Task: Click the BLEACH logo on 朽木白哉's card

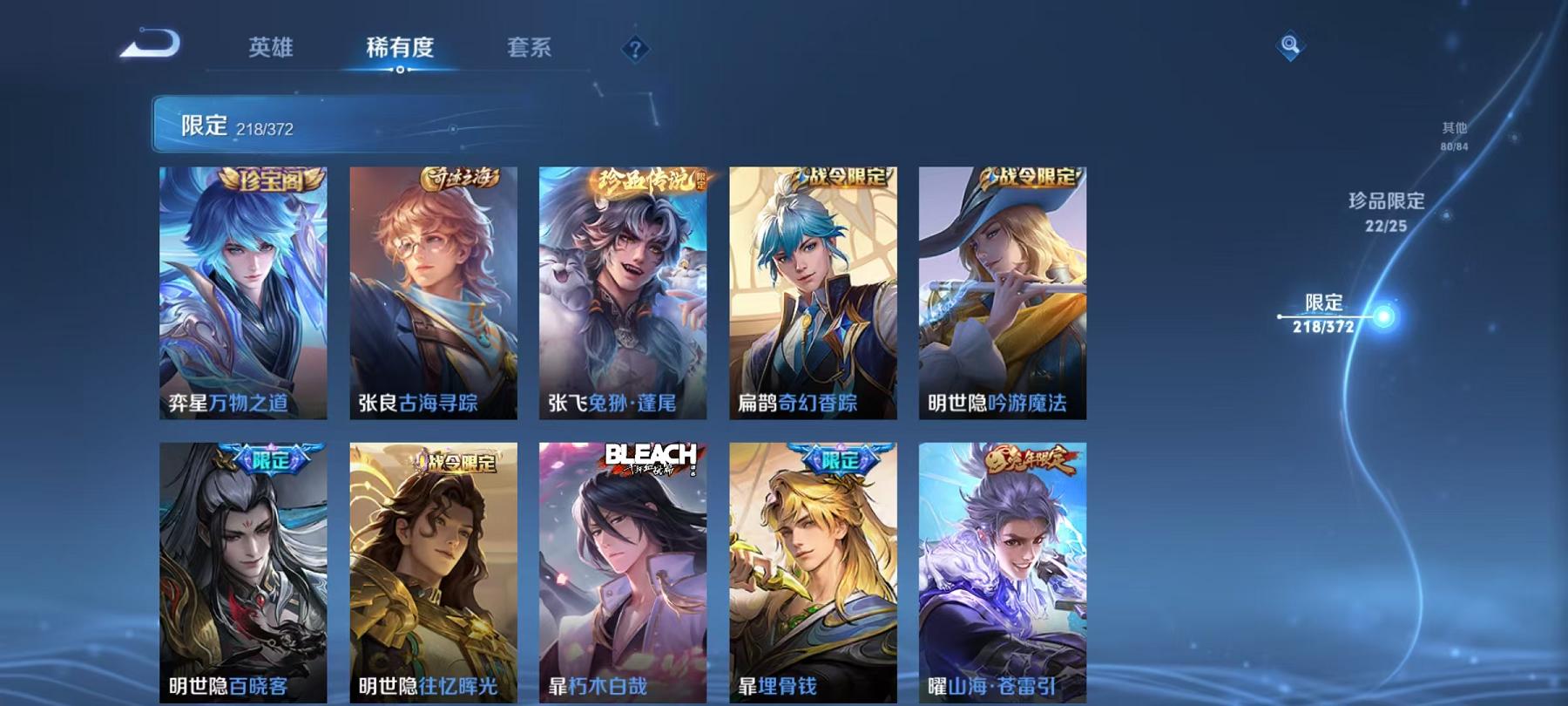Action: [x=652, y=455]
